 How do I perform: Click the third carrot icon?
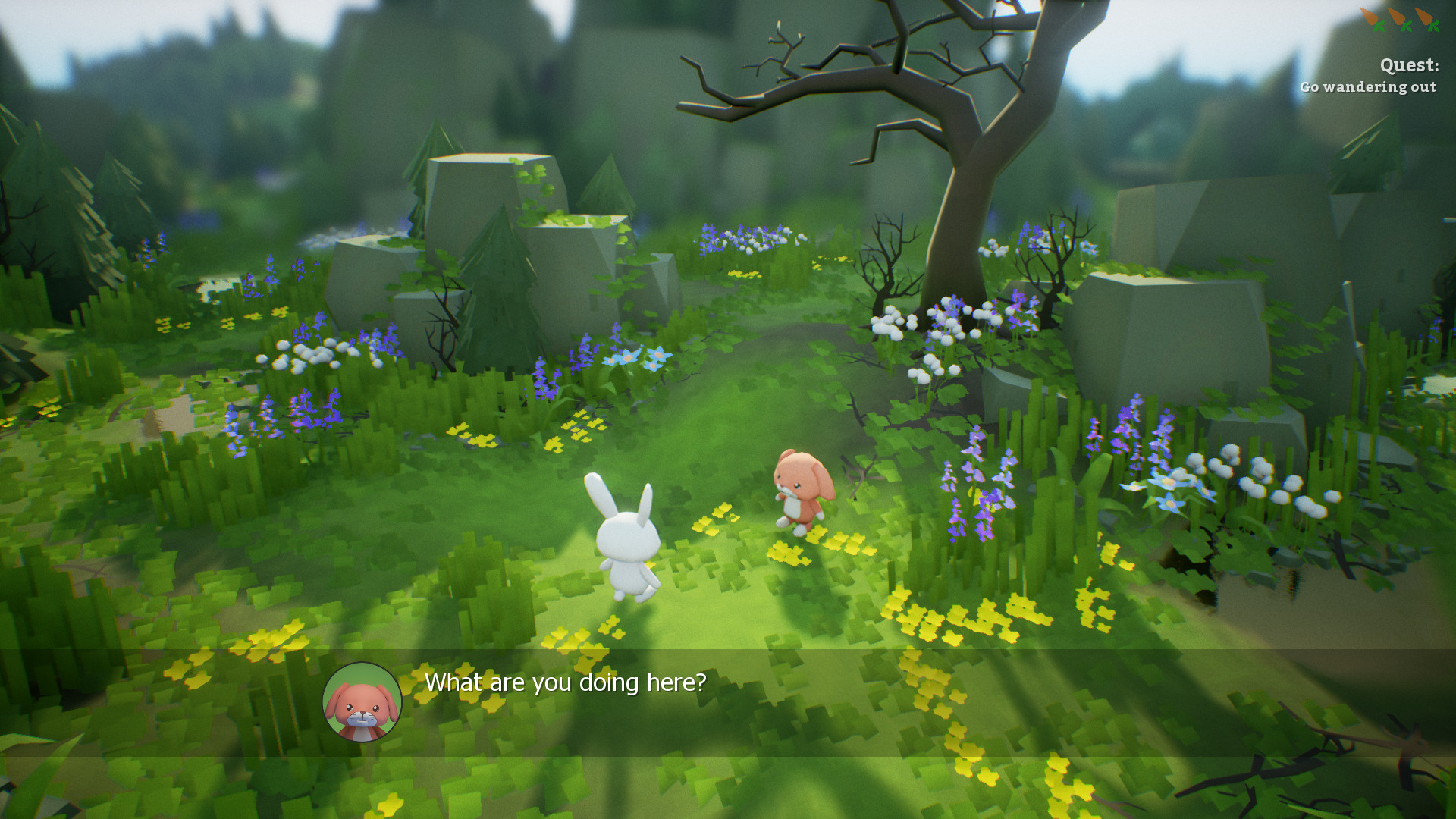pos(1425,17)
